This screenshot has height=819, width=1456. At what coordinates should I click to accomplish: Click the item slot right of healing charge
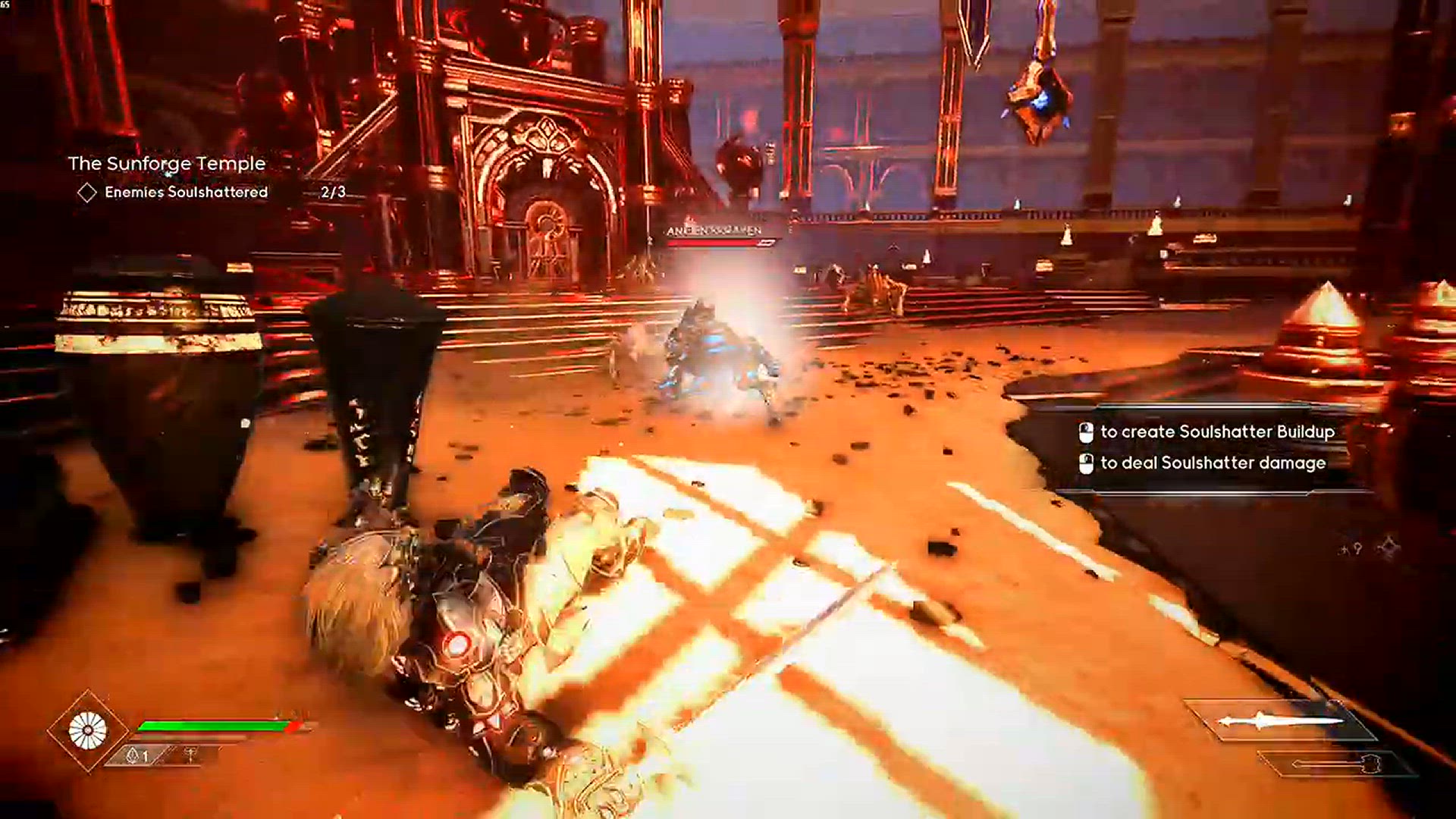[x=190, y=755]
